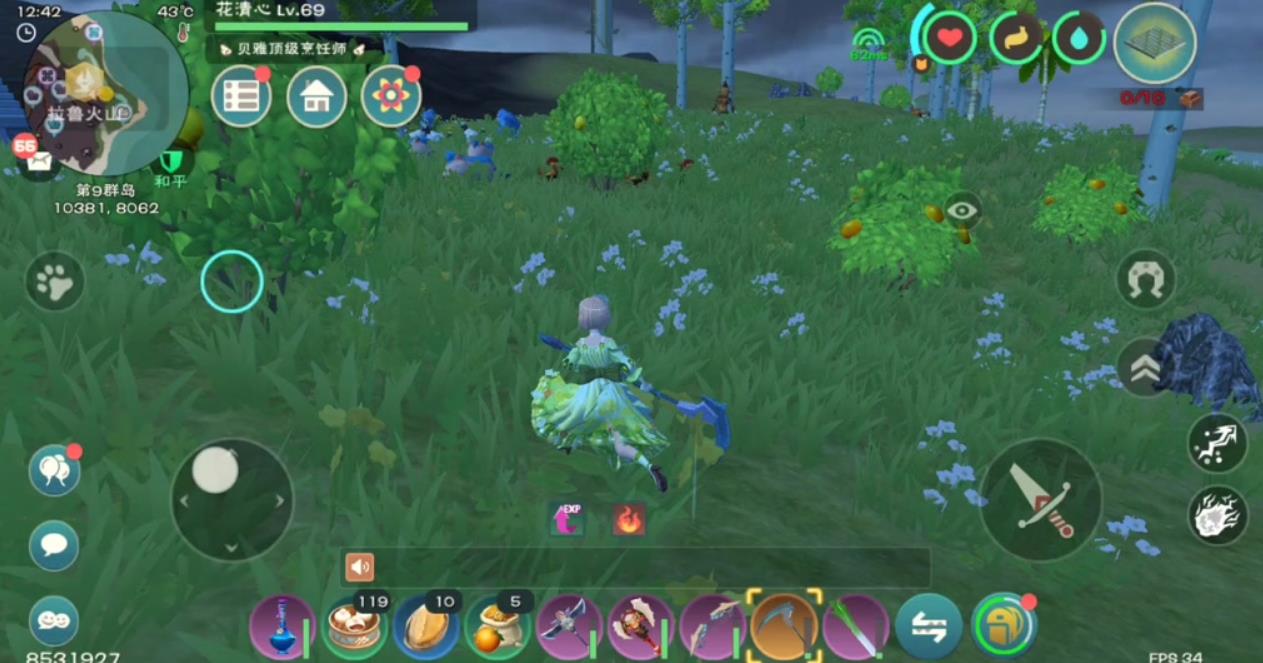Attack with the sword button
Image resolution: width=1263 pixels, height=663 pixels.
coord(1040,499)
